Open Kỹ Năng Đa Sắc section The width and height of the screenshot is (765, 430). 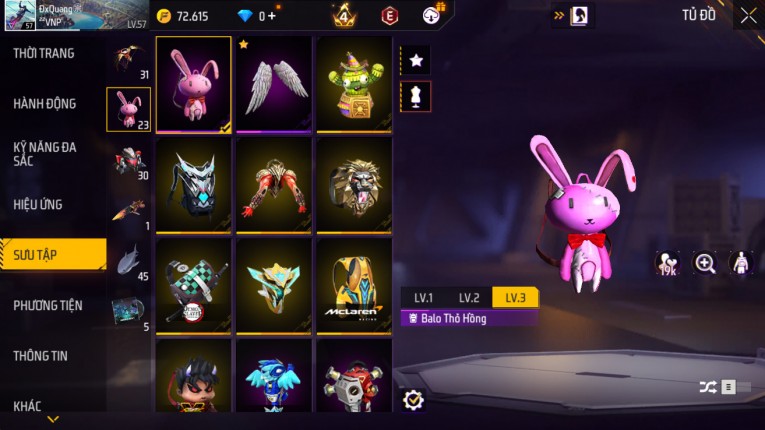(x=45, y=153)
